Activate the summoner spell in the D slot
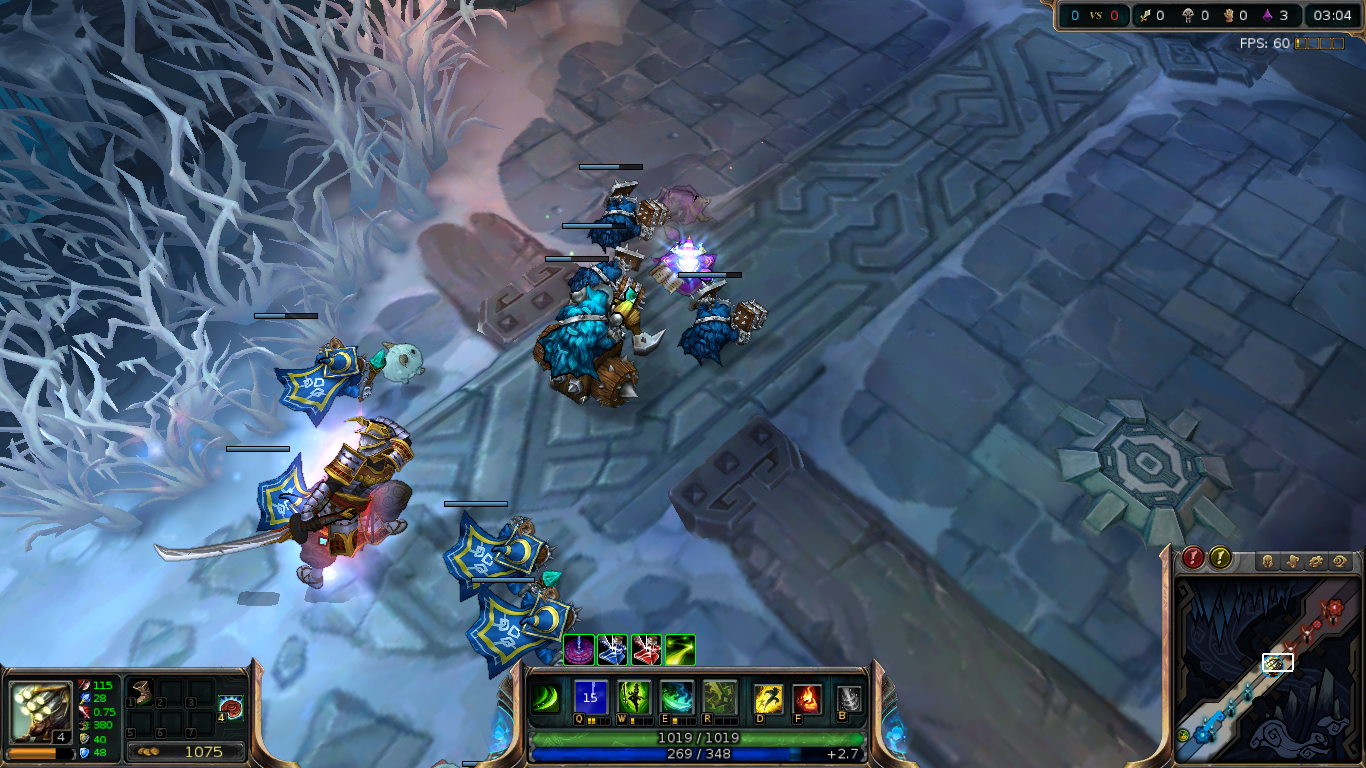The image size is (1366, 768). point(769,697)
